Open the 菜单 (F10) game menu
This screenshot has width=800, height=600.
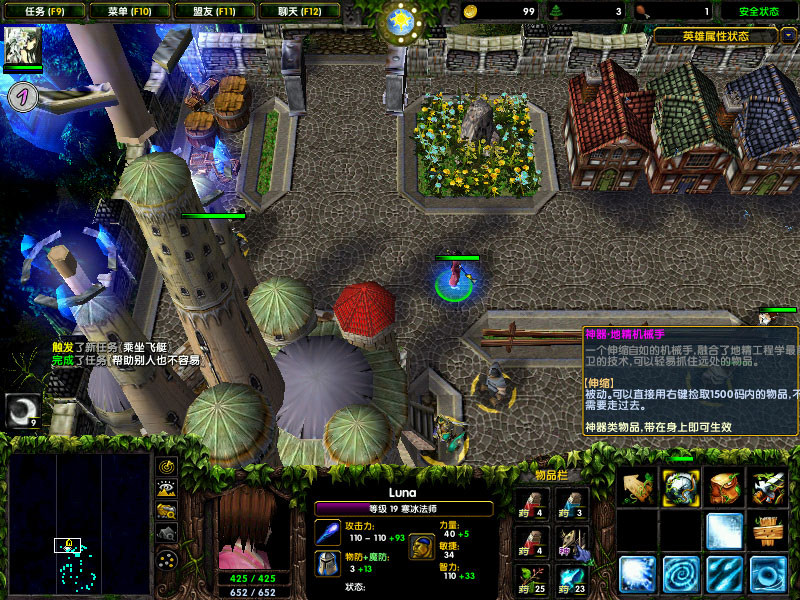(128, 11)
